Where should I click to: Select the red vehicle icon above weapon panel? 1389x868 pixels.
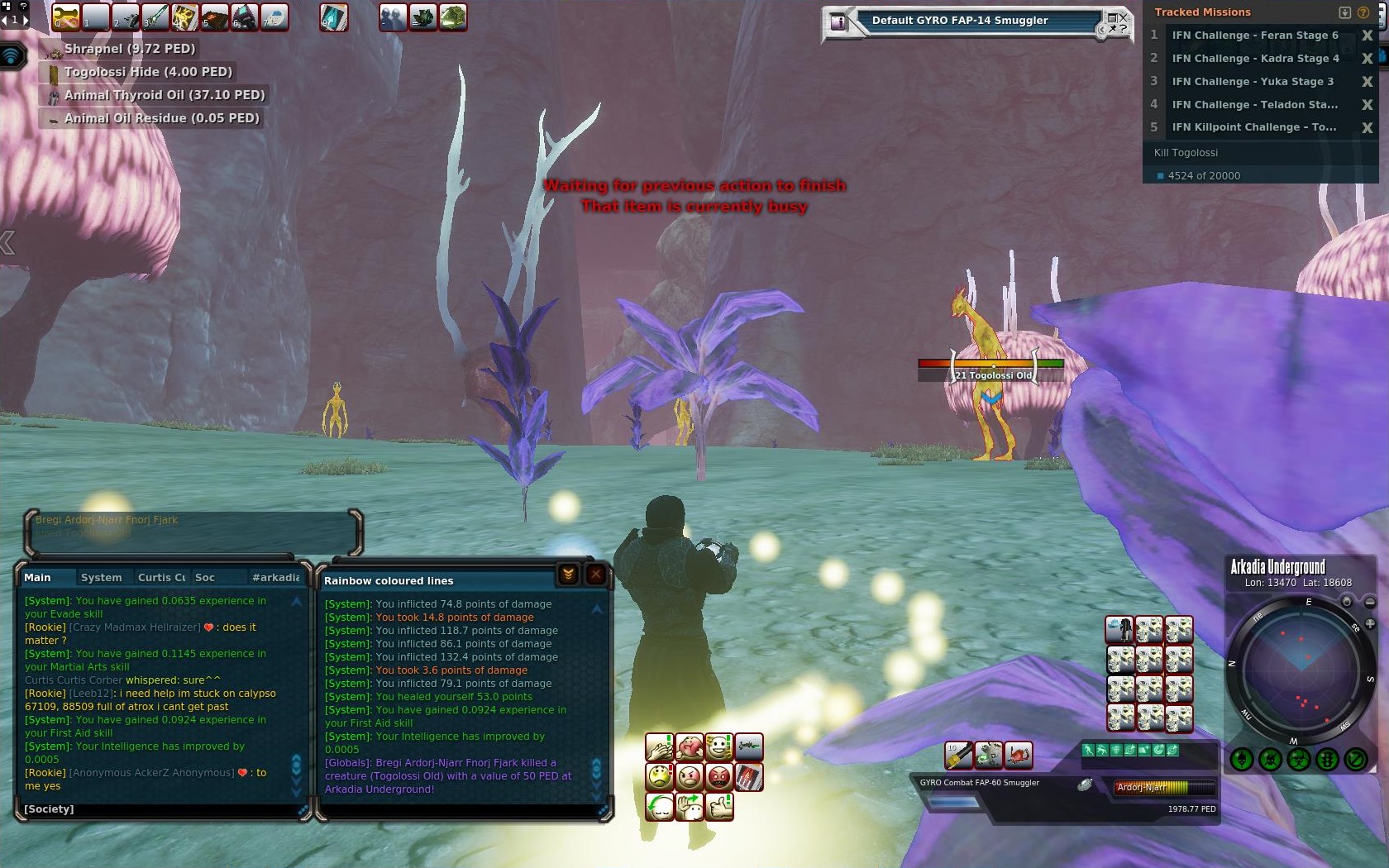[1019, 755]
